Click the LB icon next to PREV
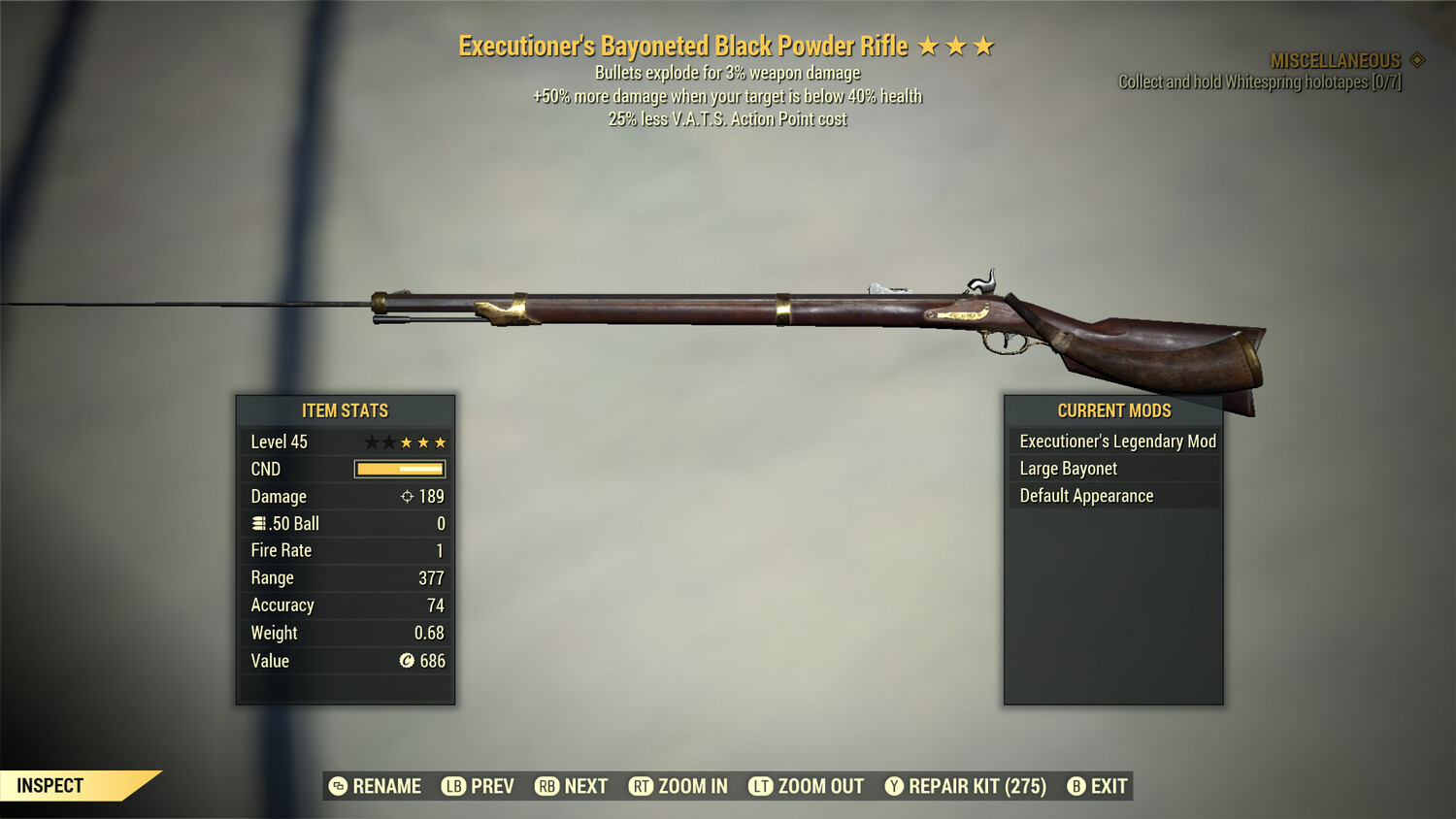1456x819 pixels. click(x=451, y=786)
